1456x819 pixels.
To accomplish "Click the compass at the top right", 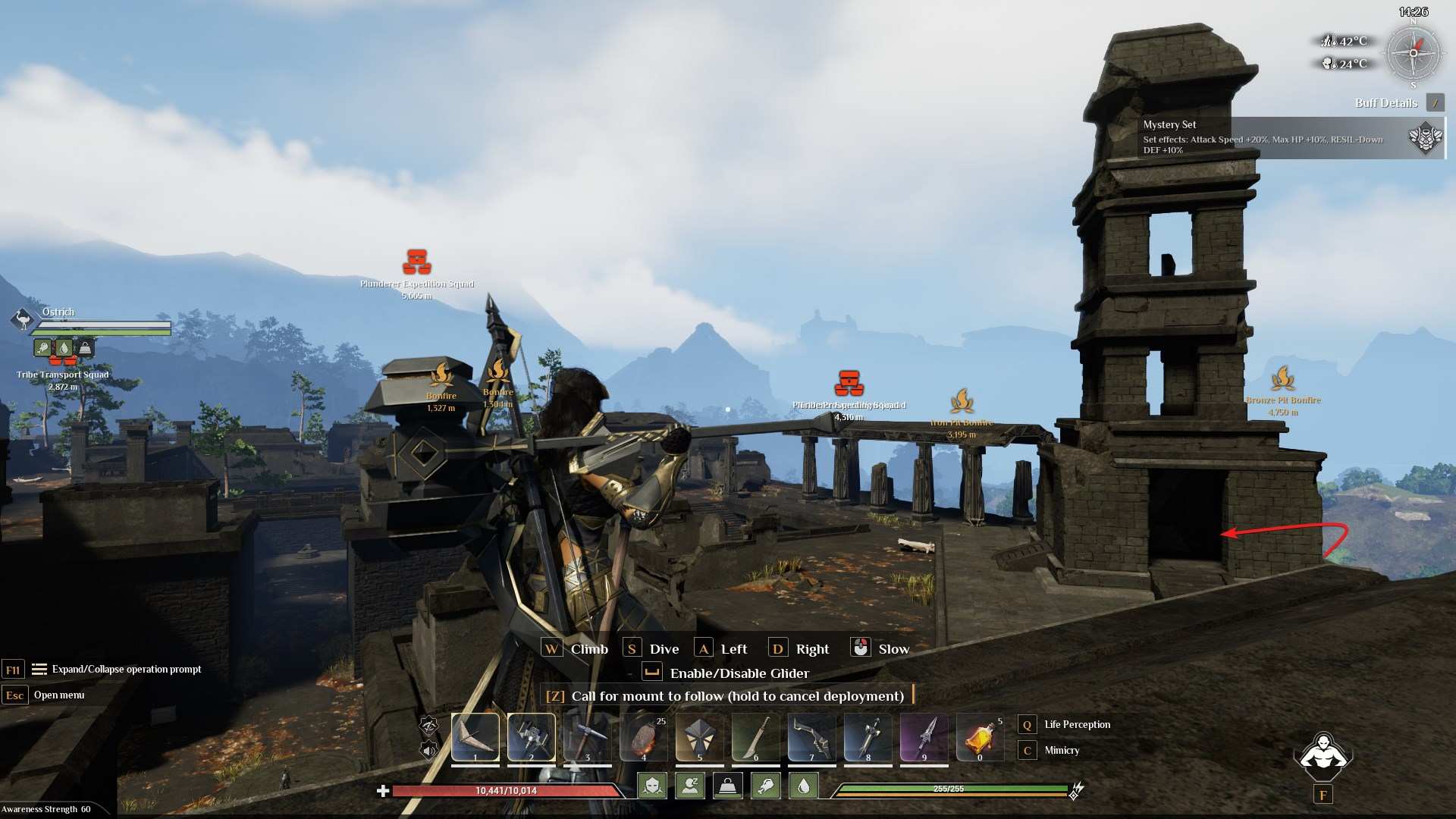I will [x=1413, y=53].
